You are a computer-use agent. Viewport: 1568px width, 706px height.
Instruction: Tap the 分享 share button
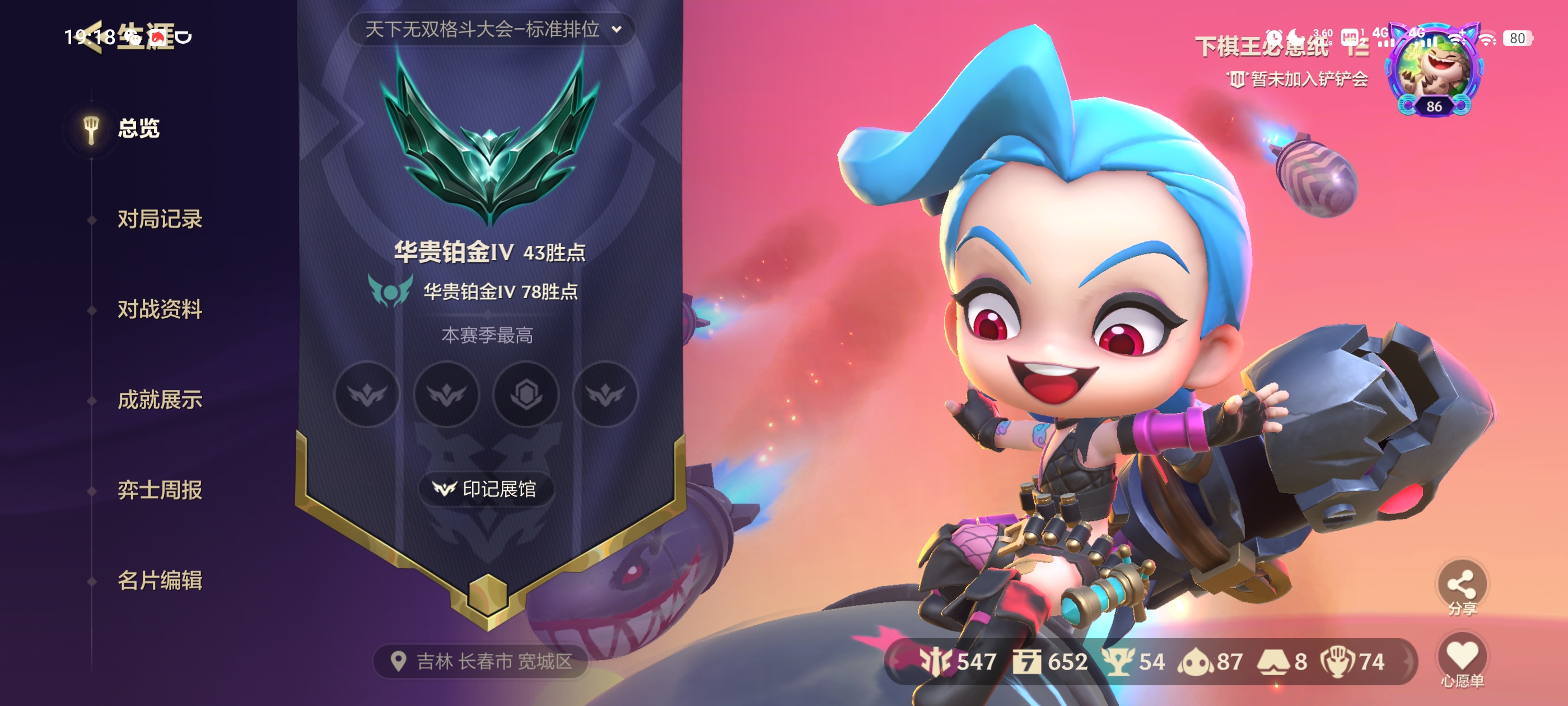[1462, 586]
